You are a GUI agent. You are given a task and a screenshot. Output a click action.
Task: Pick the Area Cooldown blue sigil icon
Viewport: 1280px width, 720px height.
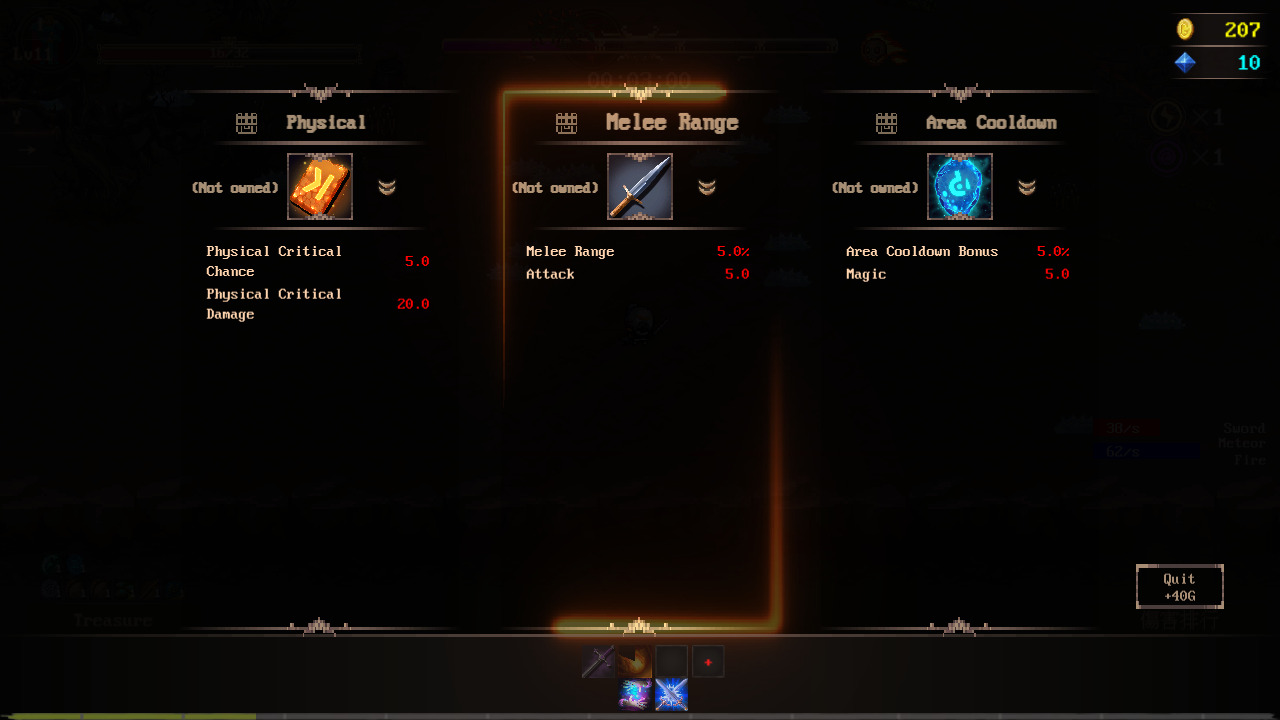[960, 186]
